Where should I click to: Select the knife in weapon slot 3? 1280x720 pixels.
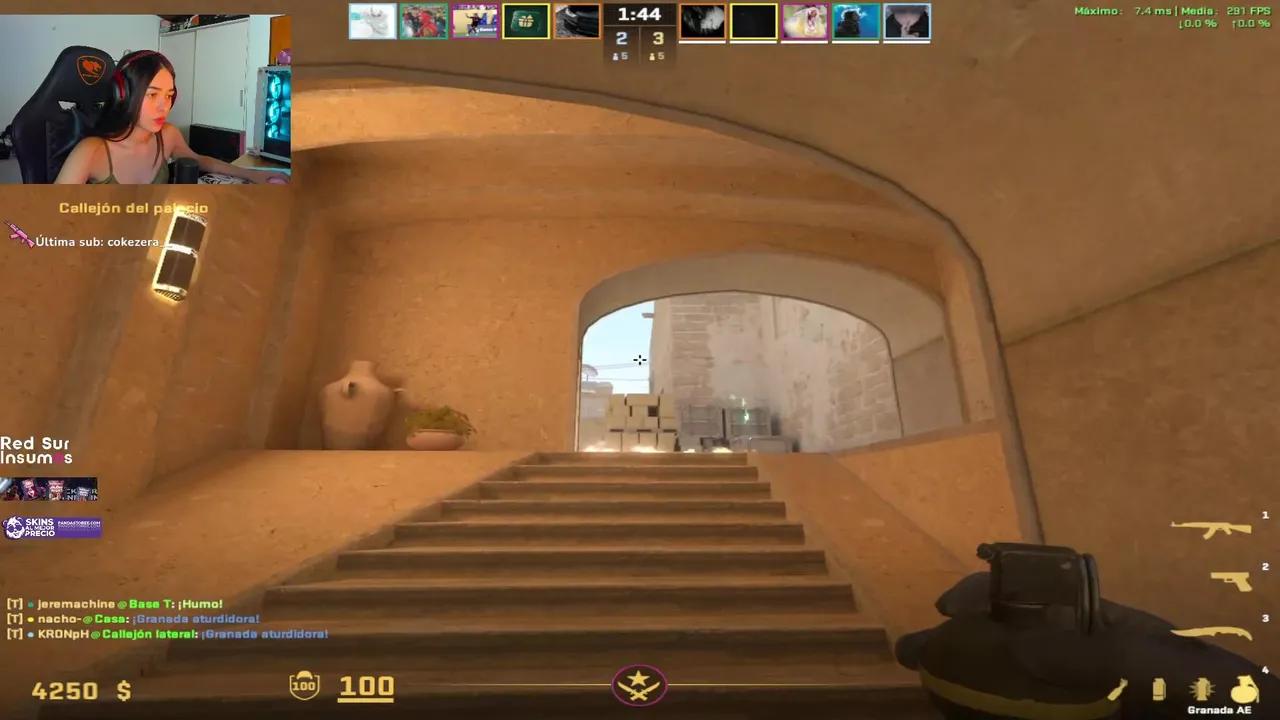[x=1212, y=632]
